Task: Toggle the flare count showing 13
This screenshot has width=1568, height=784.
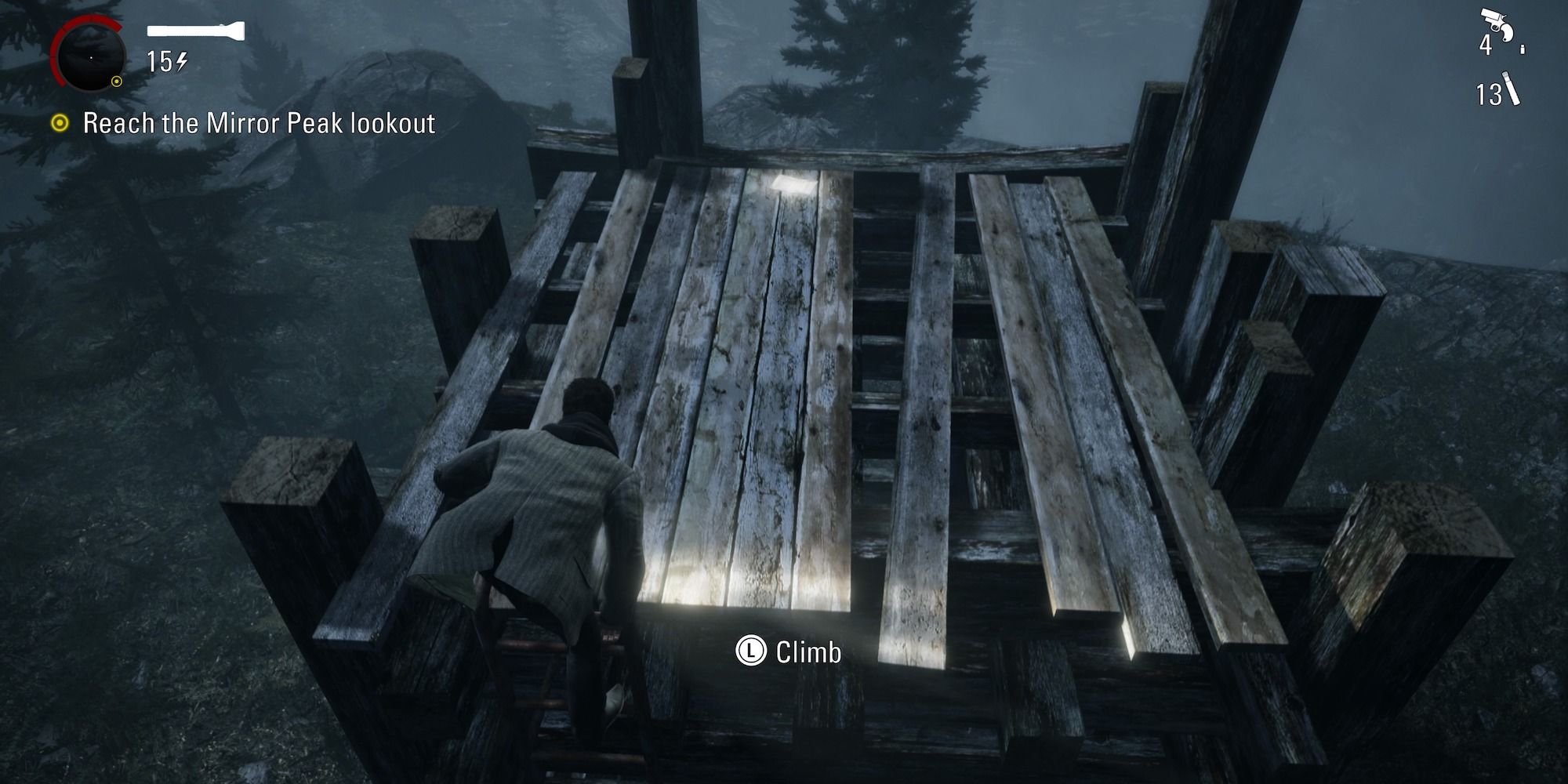Action: (1490, 93)
